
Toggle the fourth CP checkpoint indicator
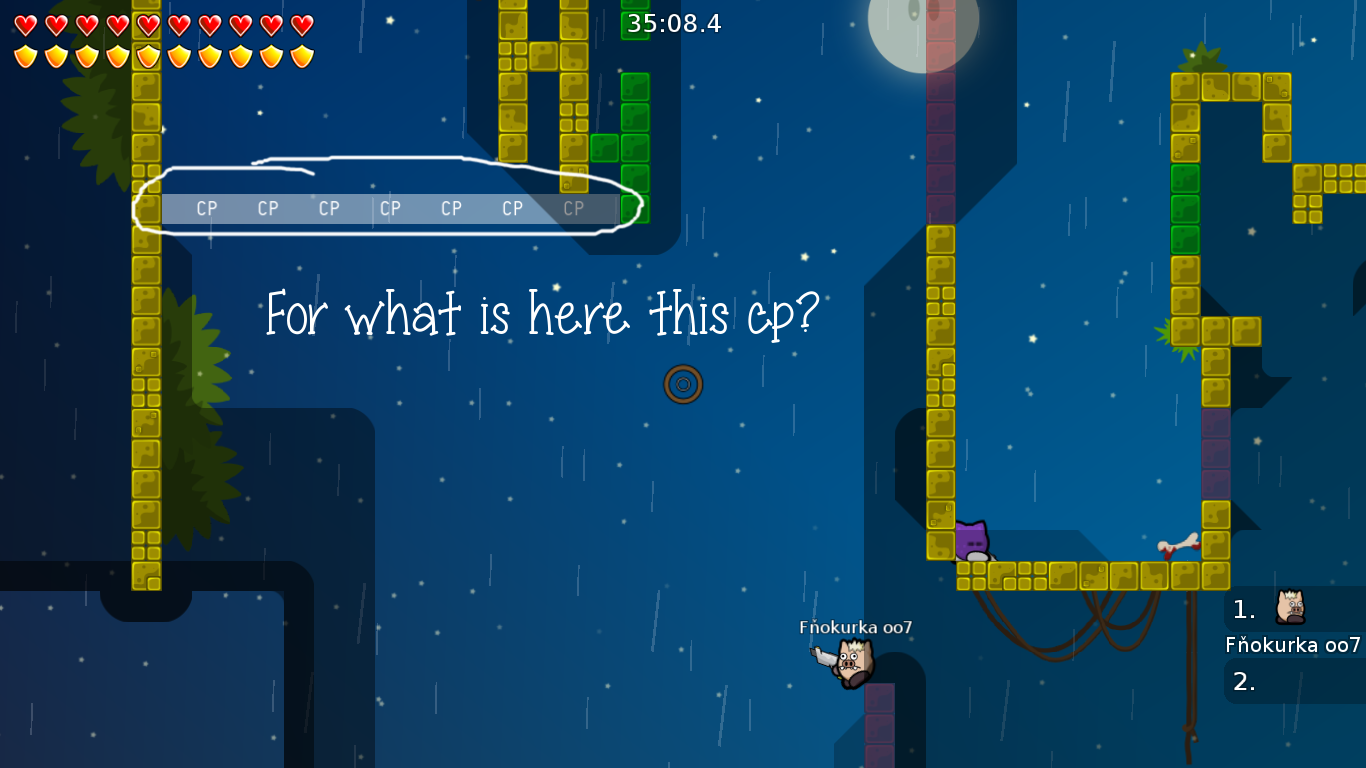pos(390,208)
